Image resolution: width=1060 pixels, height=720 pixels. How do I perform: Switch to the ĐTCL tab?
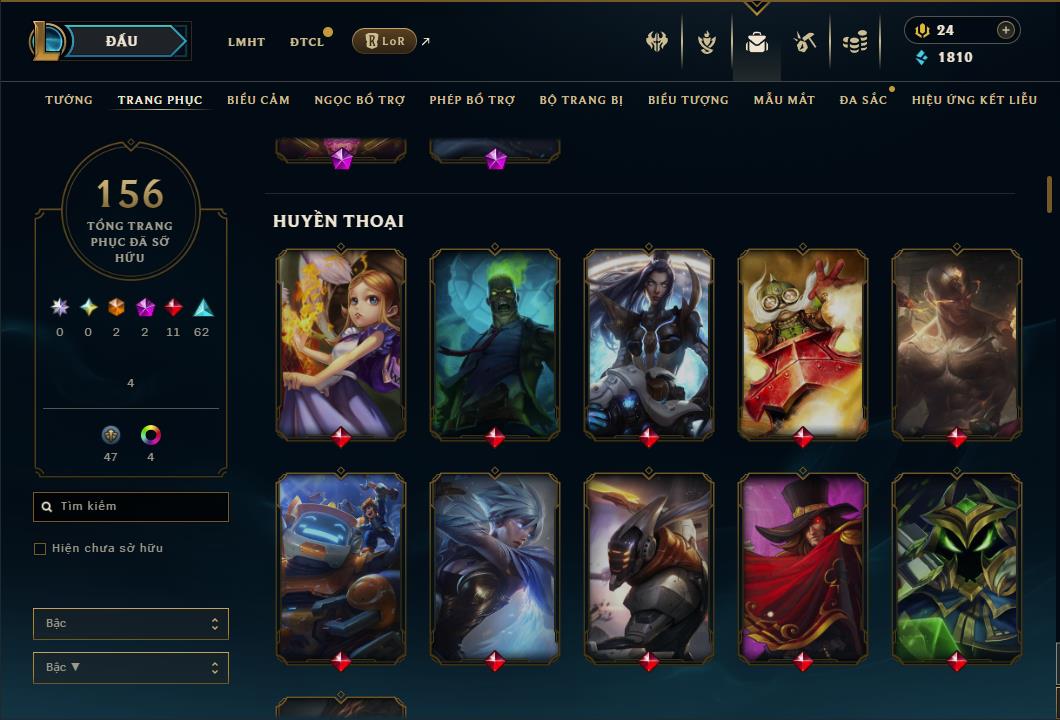[x=307, y=42]
